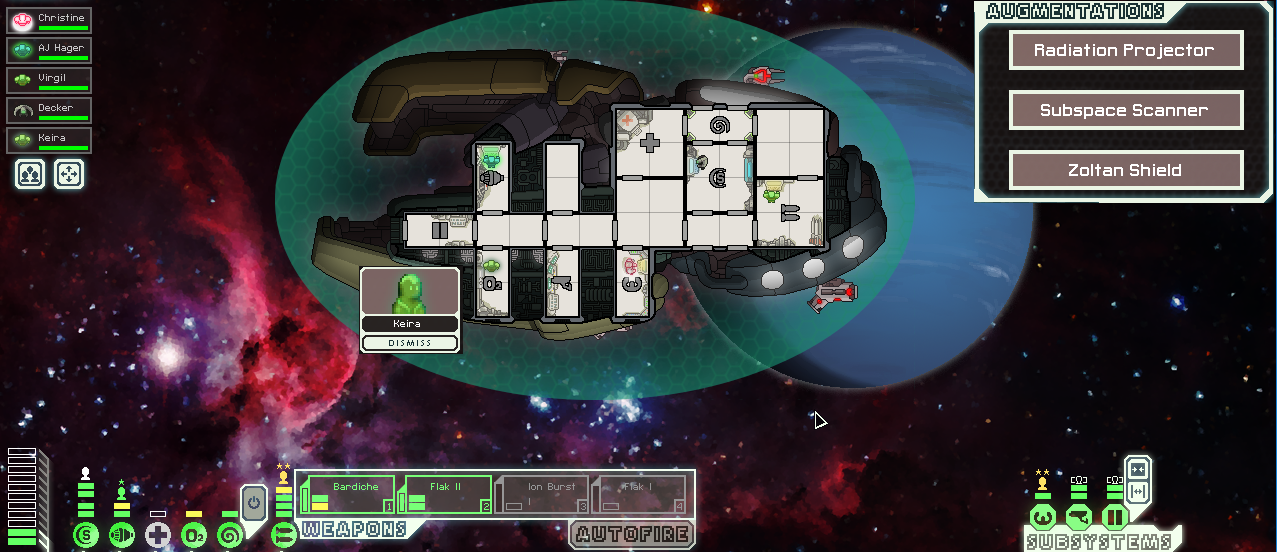Screen dimensions: 1277x552
Task: Dismiss Keira from the crew
Action: [x=410, y=343]
